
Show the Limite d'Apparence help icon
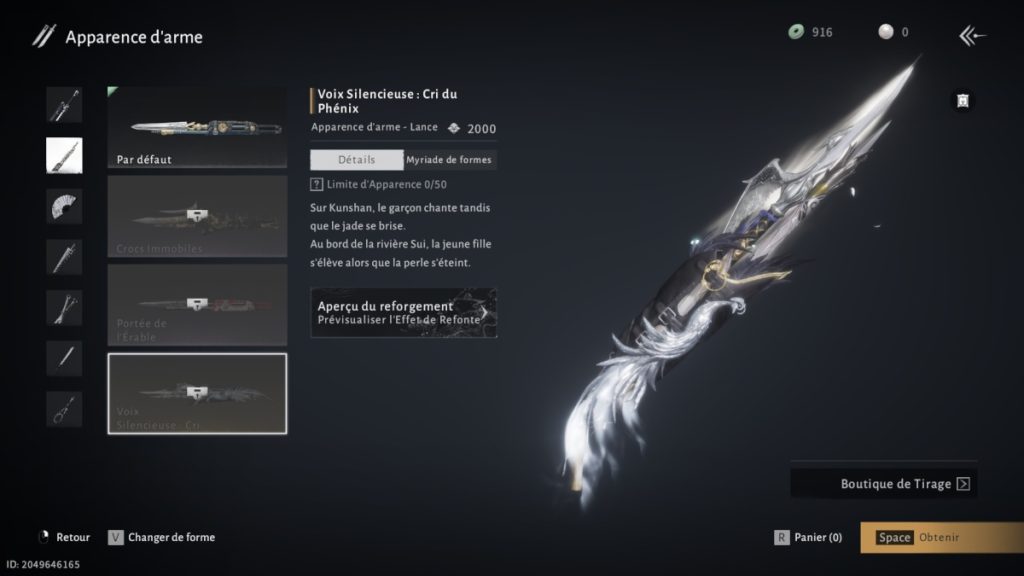[x=317, y=185]
